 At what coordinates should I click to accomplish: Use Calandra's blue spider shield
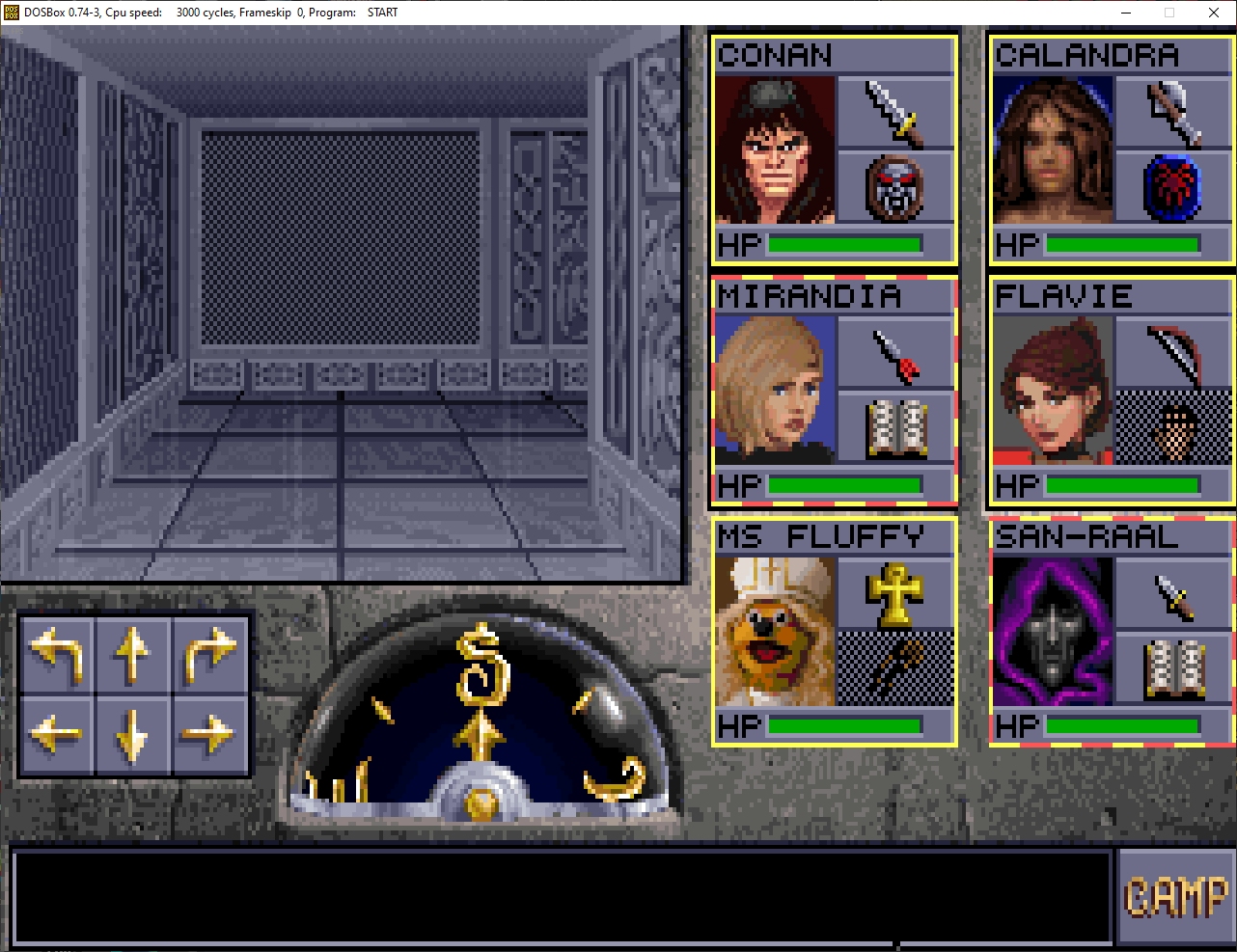coord(1172,187)
